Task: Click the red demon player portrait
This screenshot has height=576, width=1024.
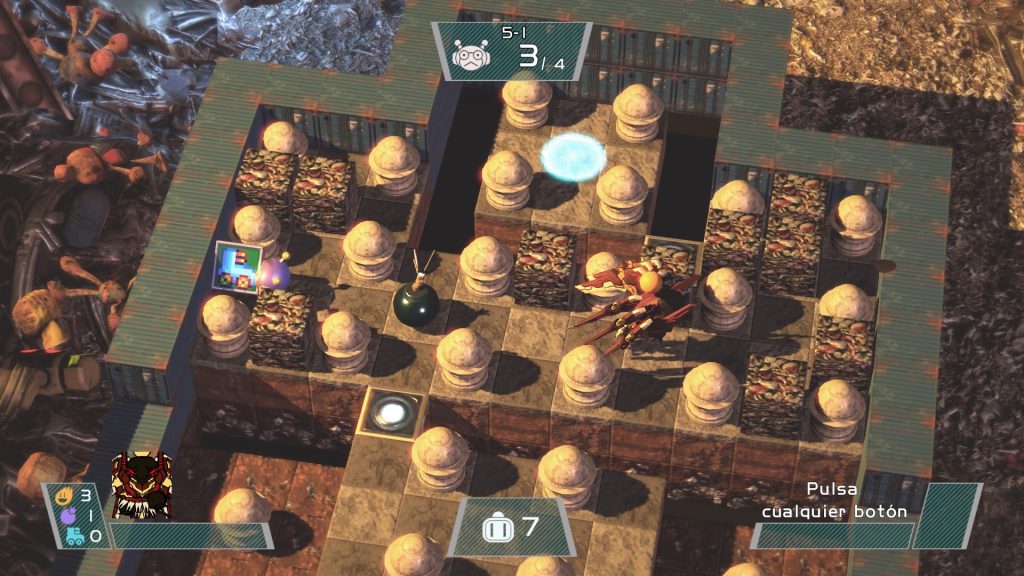Action: point(141,486)
